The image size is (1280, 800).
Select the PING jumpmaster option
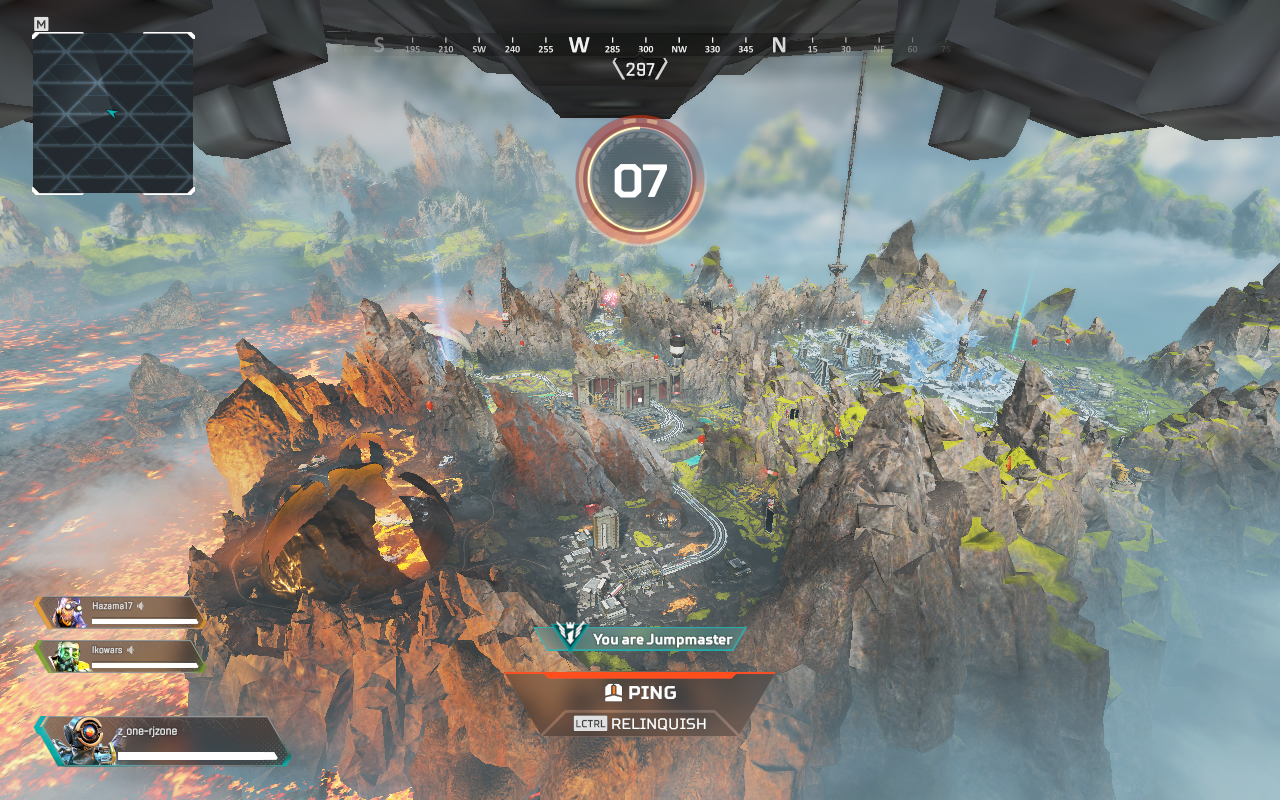pos(640,692)
